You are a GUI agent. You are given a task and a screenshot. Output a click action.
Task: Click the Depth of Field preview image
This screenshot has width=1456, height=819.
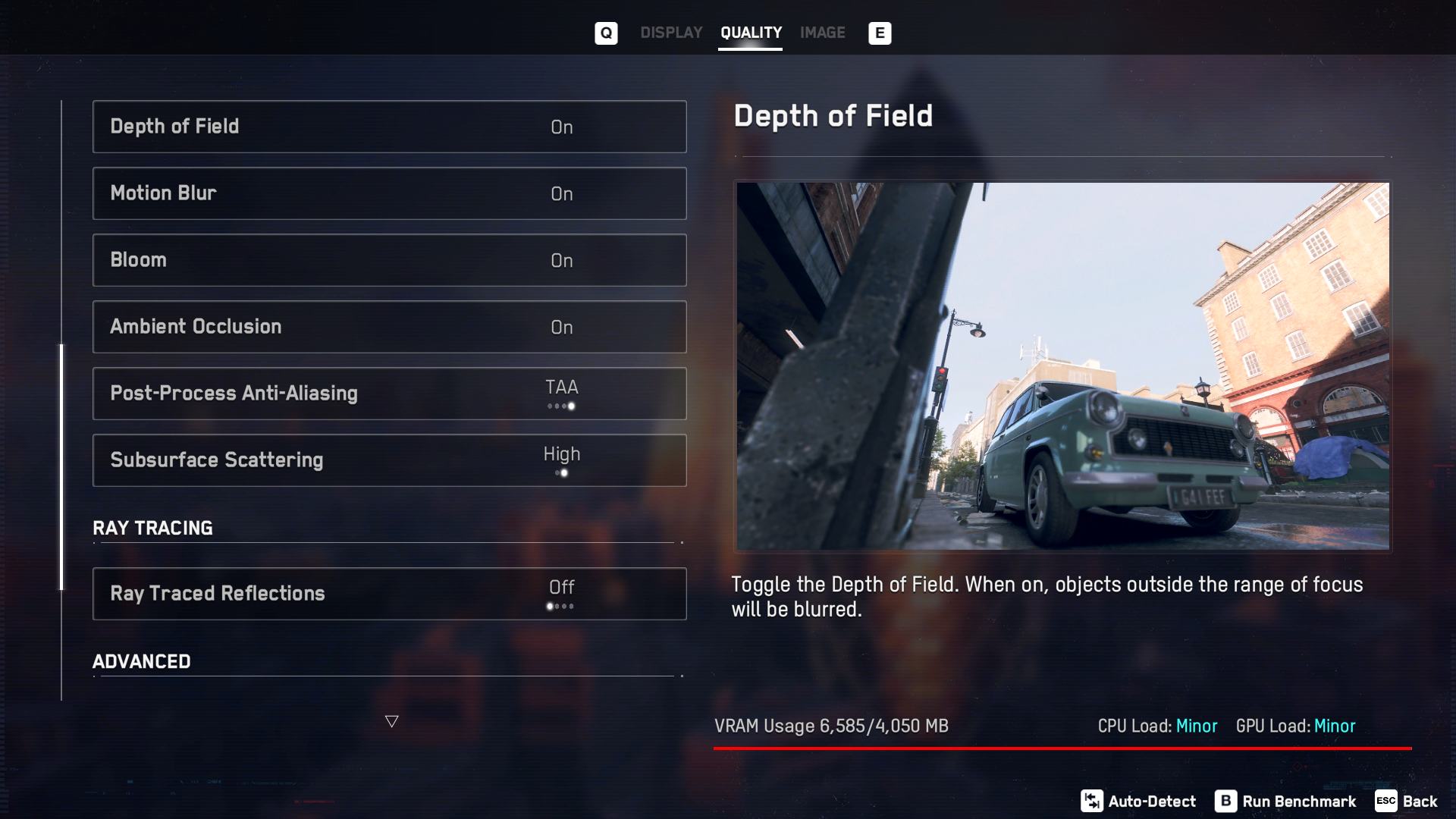tap(1062, 366)
